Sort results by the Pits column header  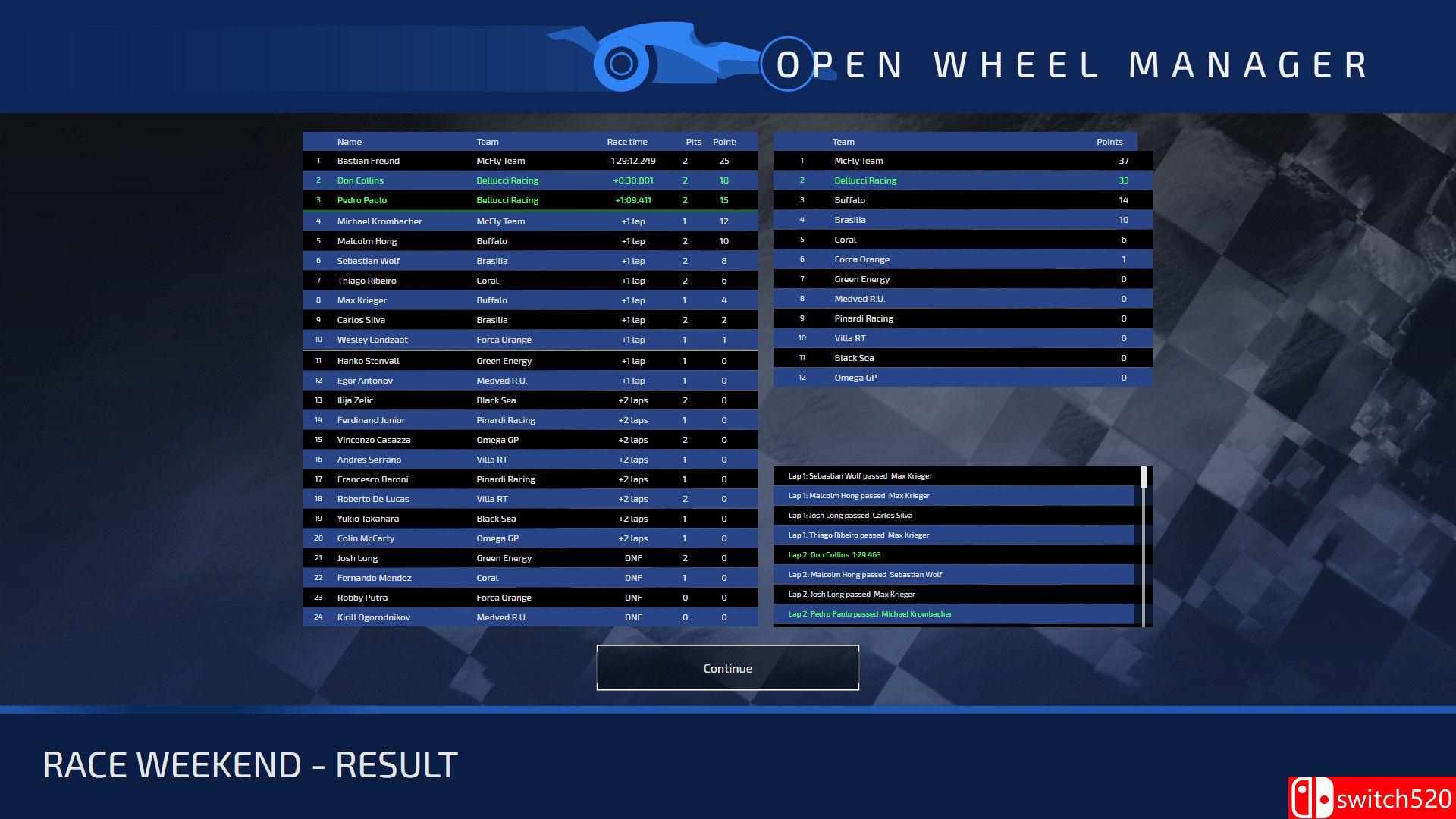point(692,141)
